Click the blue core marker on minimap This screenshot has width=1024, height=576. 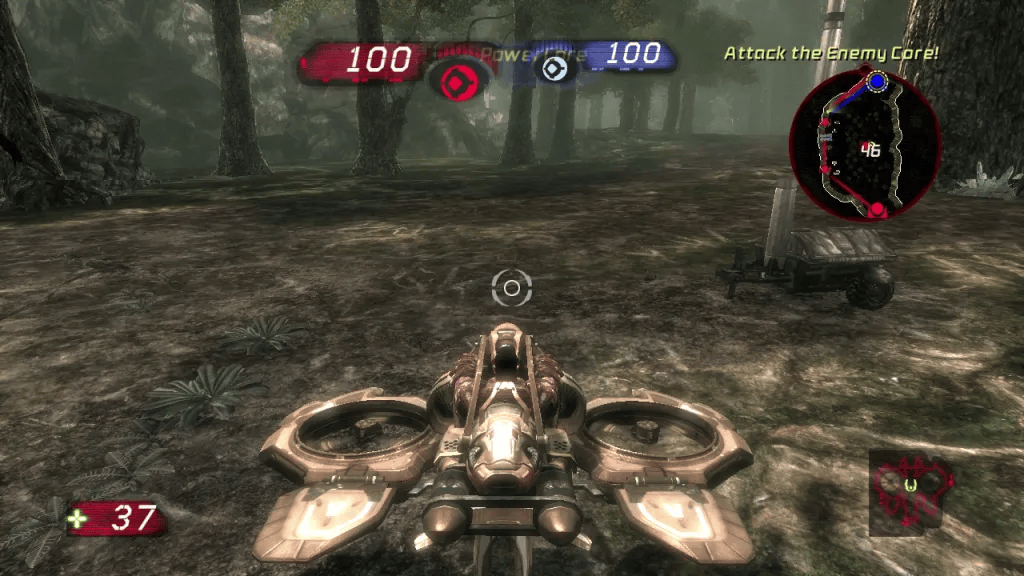point(877,82)
